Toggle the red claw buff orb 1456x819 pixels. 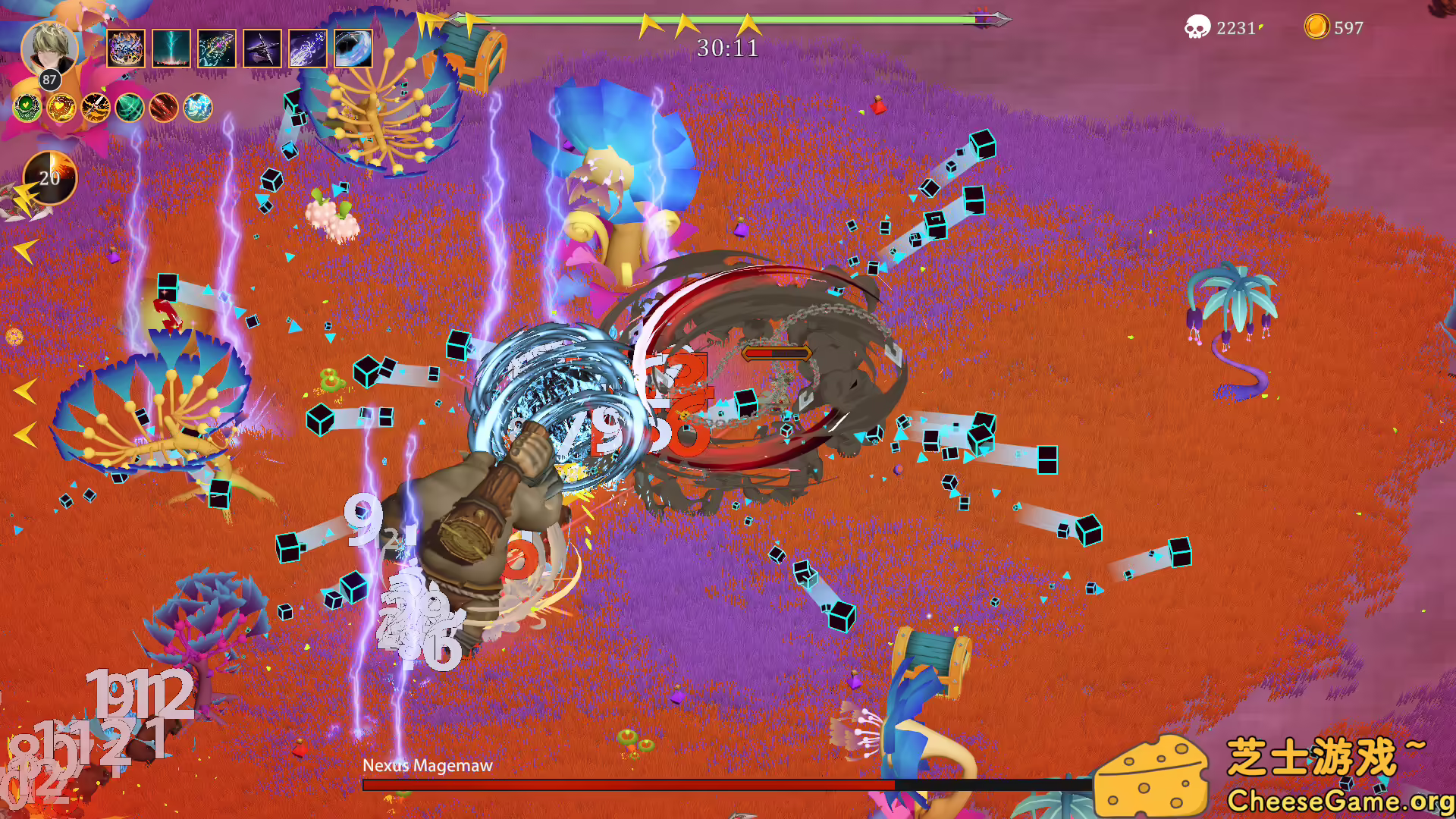coord(163,108)
